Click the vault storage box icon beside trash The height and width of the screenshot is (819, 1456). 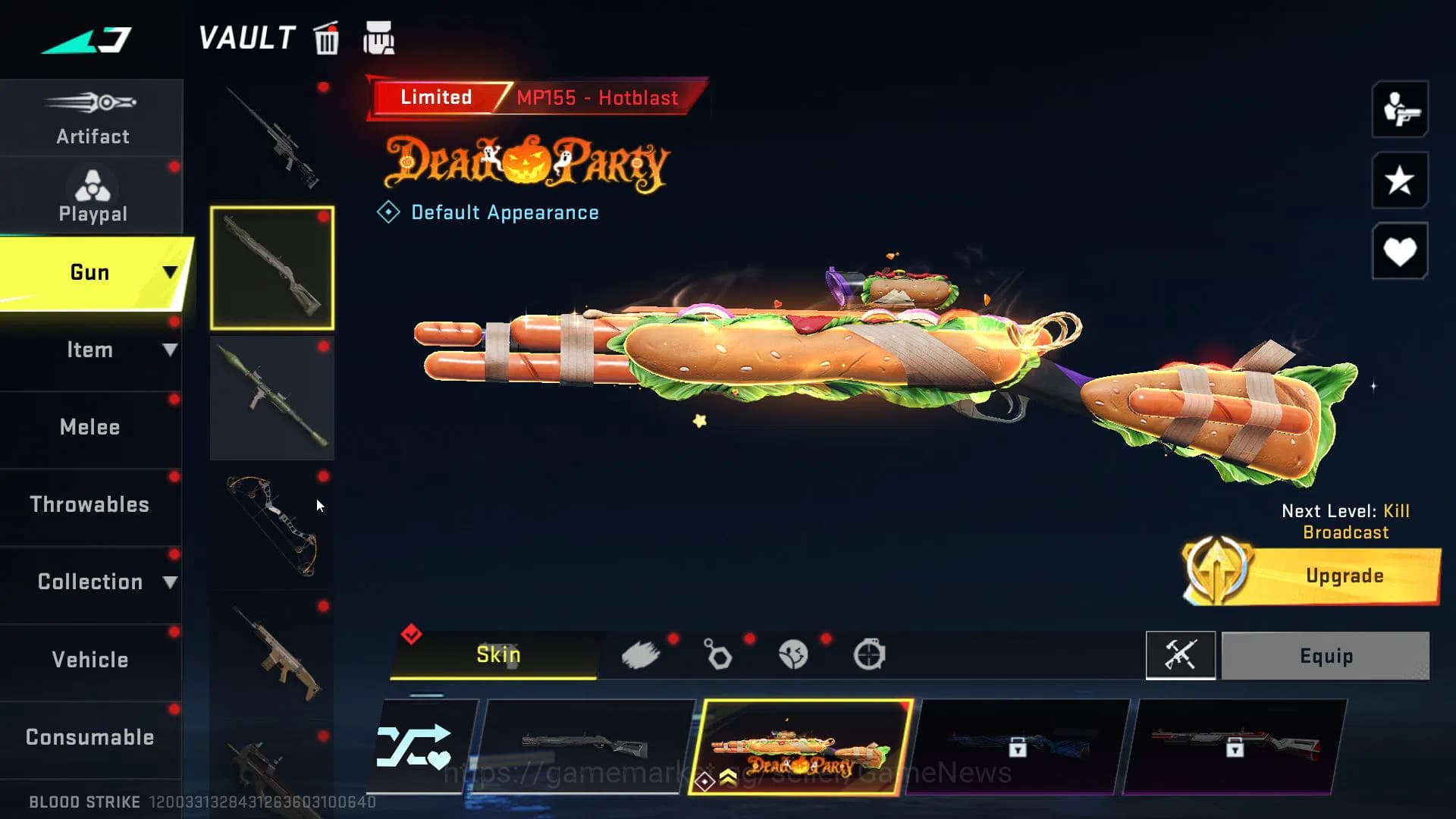click(380, 38)
